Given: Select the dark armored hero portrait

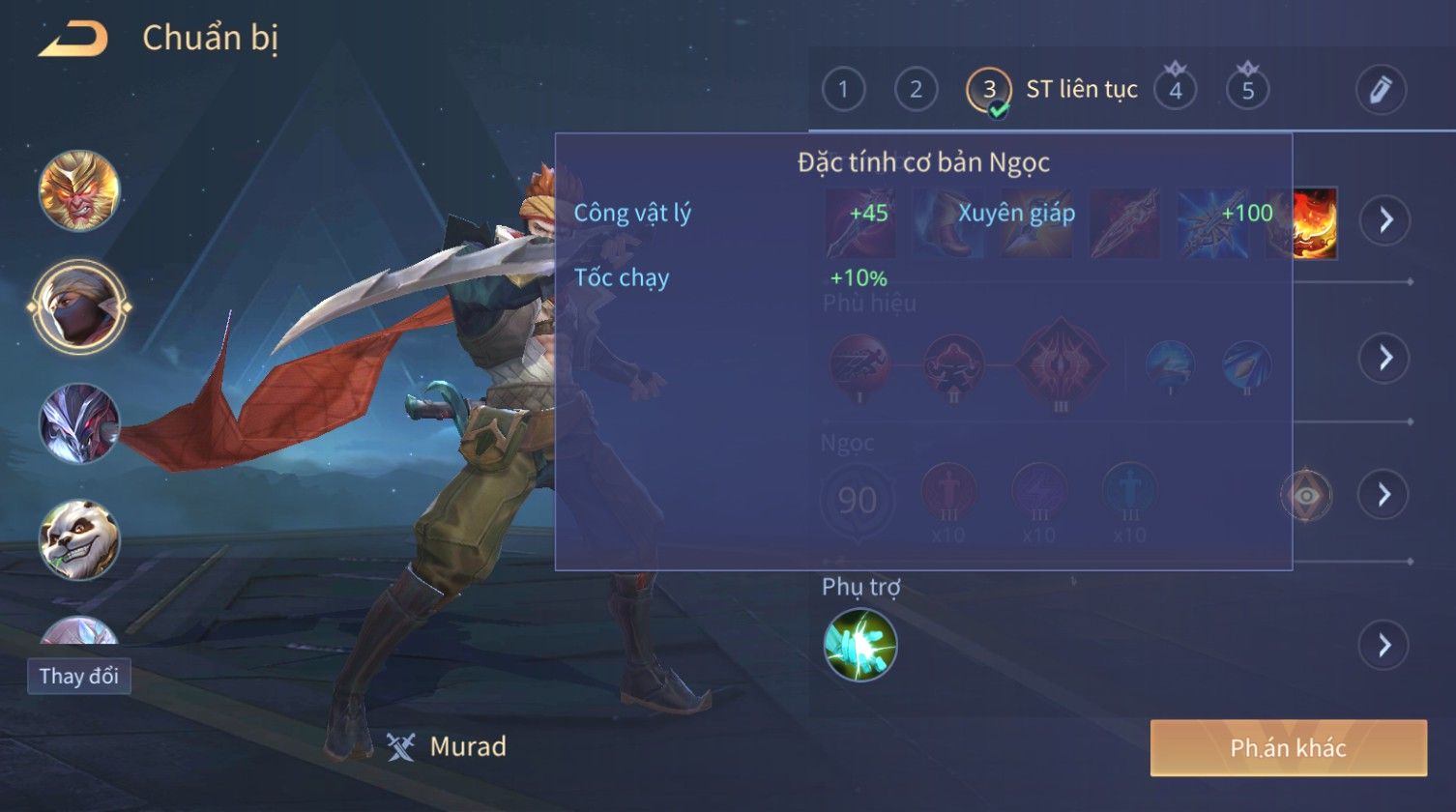Looking at the screenshot, I should [79, 422].
